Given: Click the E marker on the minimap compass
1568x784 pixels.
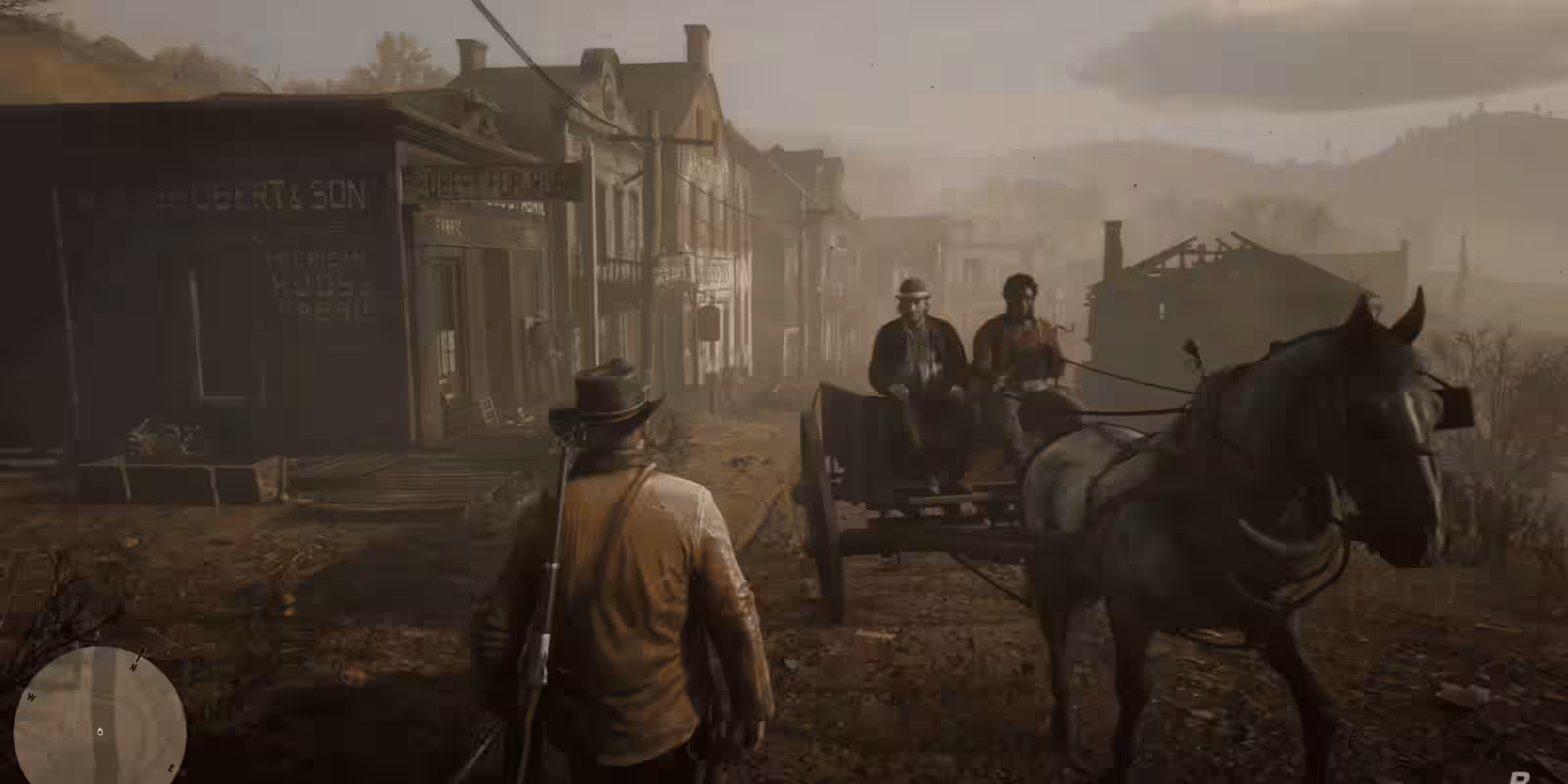Looking at the screenshot, I should tap(171, 768).
